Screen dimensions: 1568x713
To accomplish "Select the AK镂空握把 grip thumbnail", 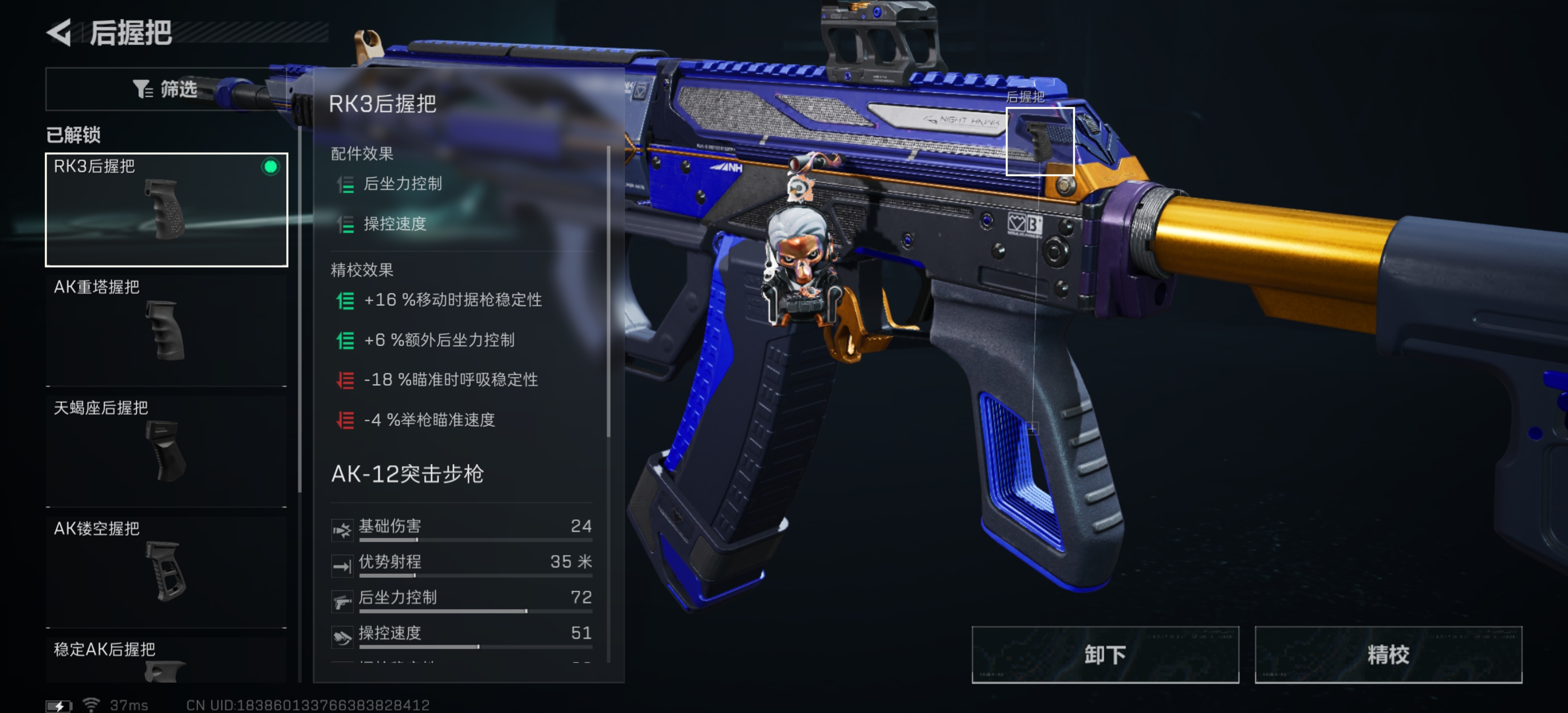I will (x=166, y=571).
